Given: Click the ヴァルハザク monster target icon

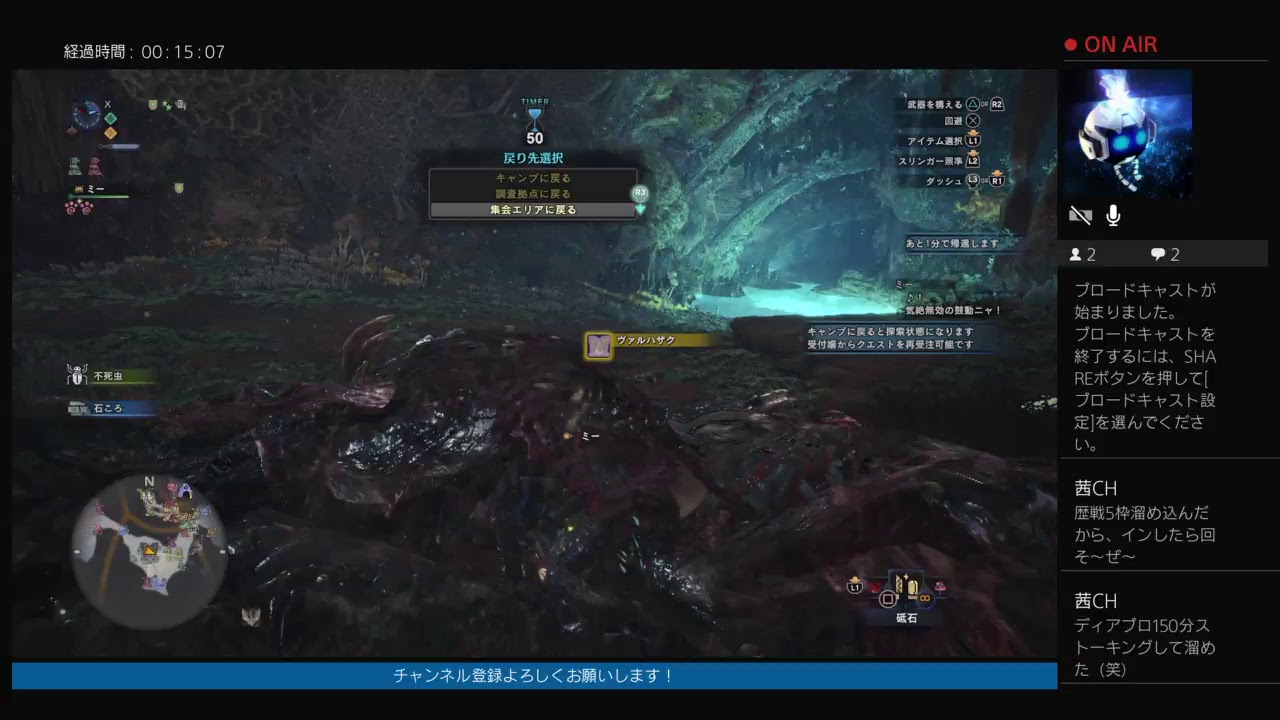Looking at the screenshot, I should click(x=597, y=344).
